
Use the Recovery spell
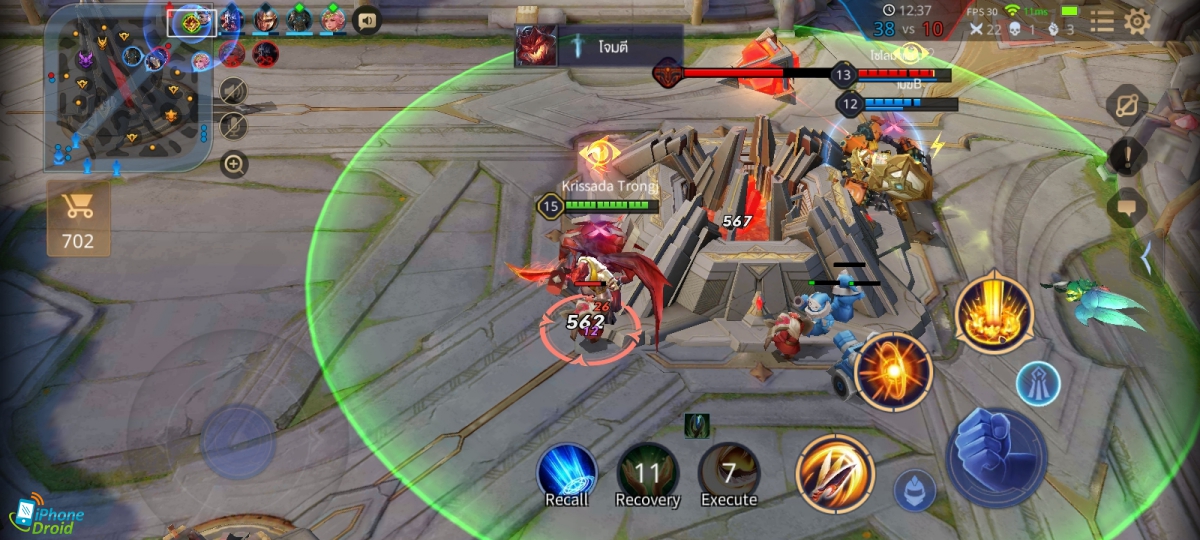coord(647,473)
